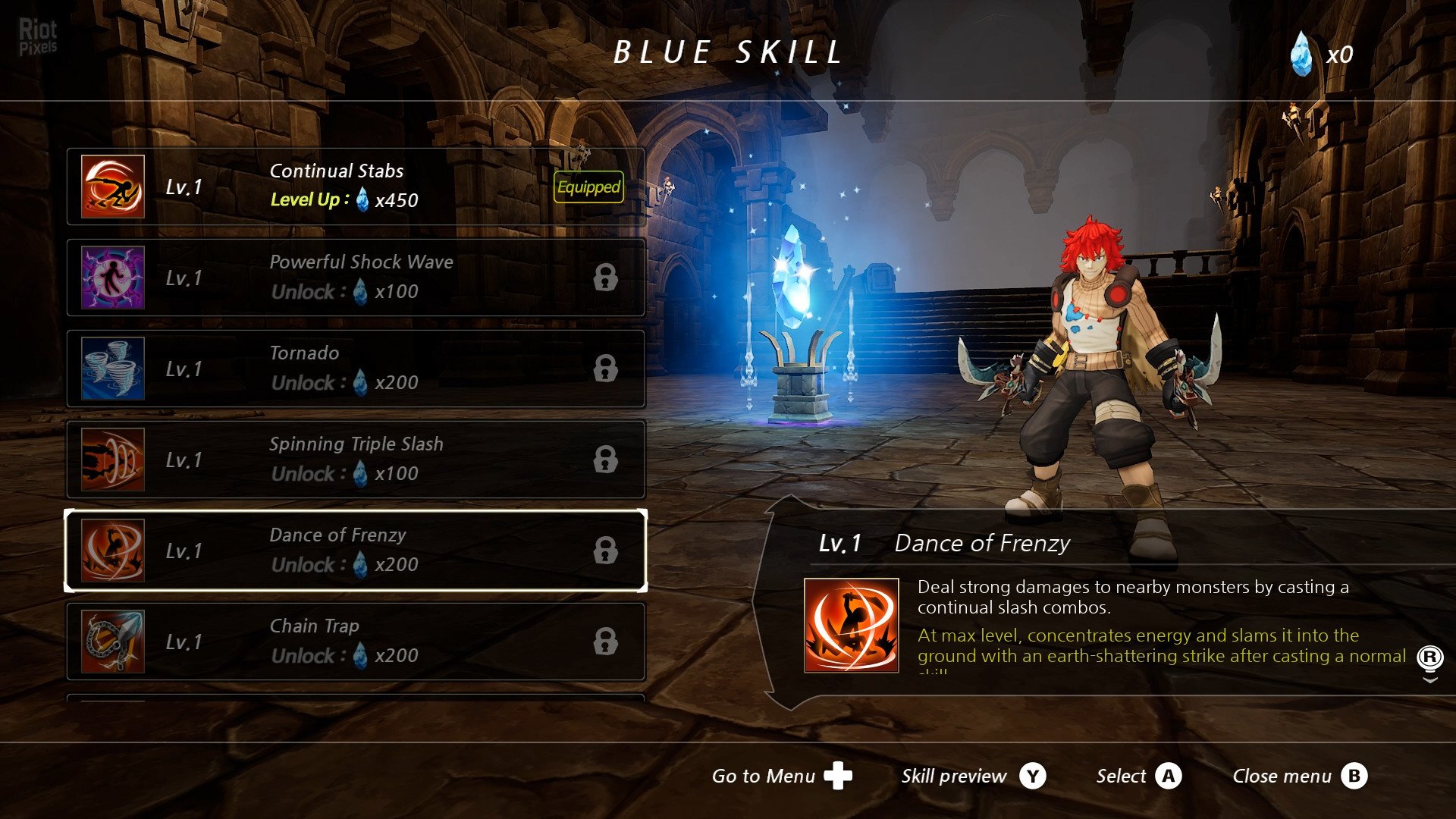Click the Tornado skill icon
Image resolution: width=1456 pixels, height=819 pixels.
click(x=113, y=369)
